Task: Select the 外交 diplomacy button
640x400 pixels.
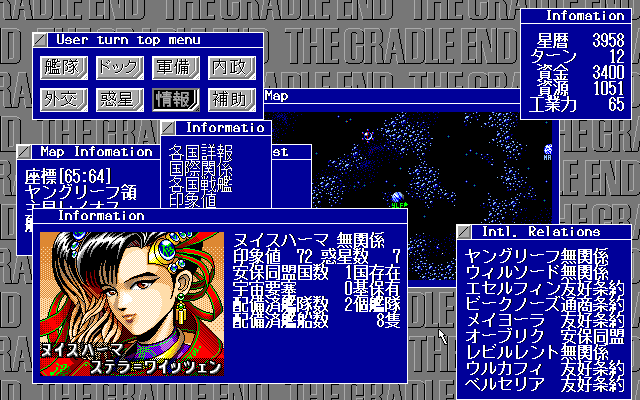Action: 62,98
